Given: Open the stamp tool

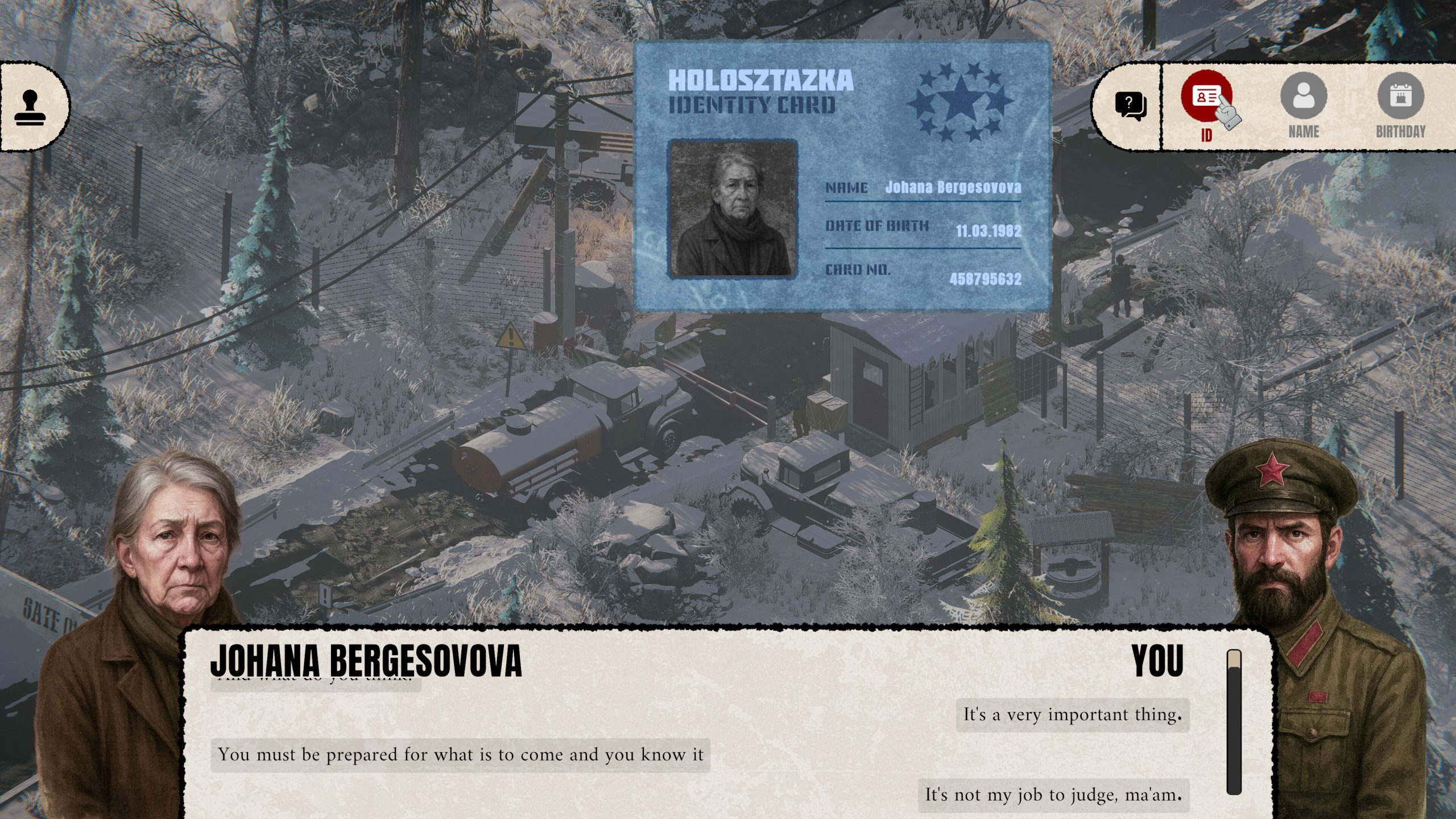Looking at the screenshot, I should (30, 108).
